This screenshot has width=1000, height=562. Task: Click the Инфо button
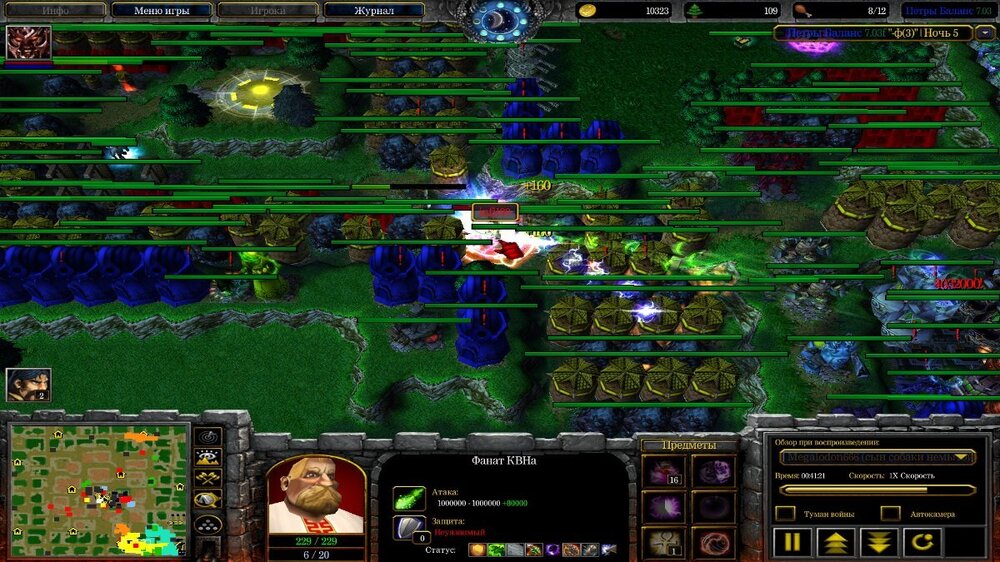tap(55, 11)
